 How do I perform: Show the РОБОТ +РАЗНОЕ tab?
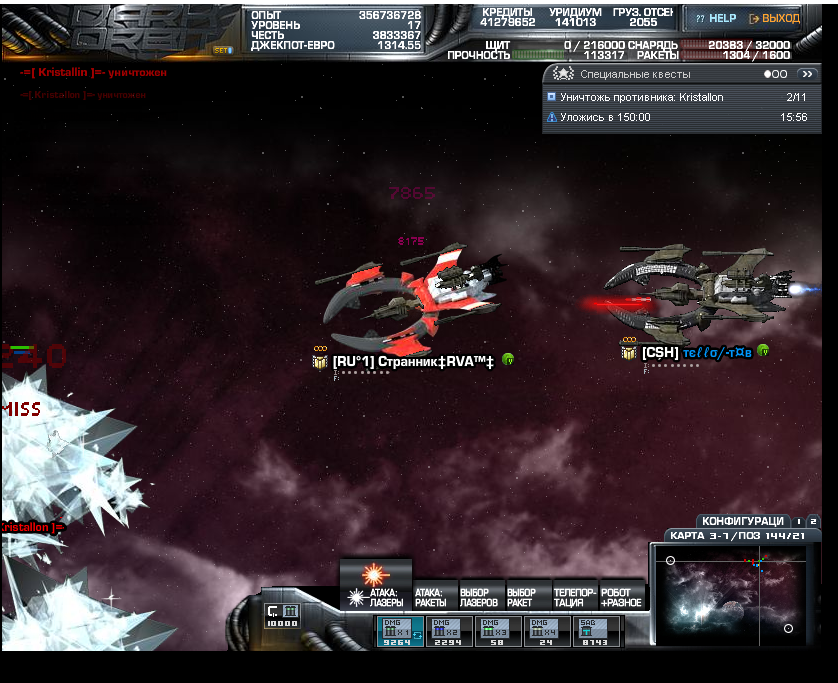[621, 598]
